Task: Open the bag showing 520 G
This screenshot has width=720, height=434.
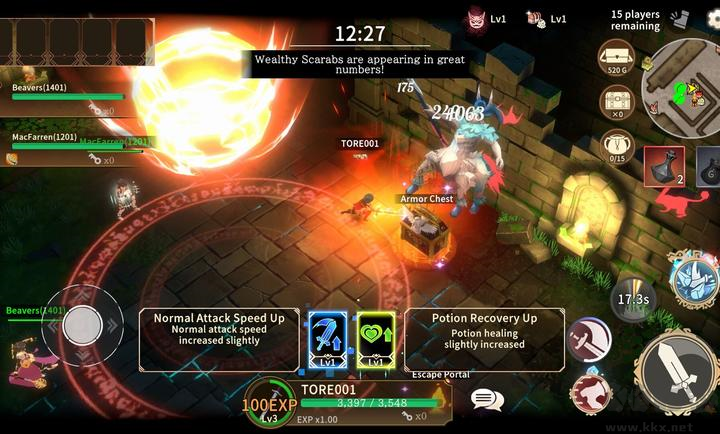Action: 617,58
